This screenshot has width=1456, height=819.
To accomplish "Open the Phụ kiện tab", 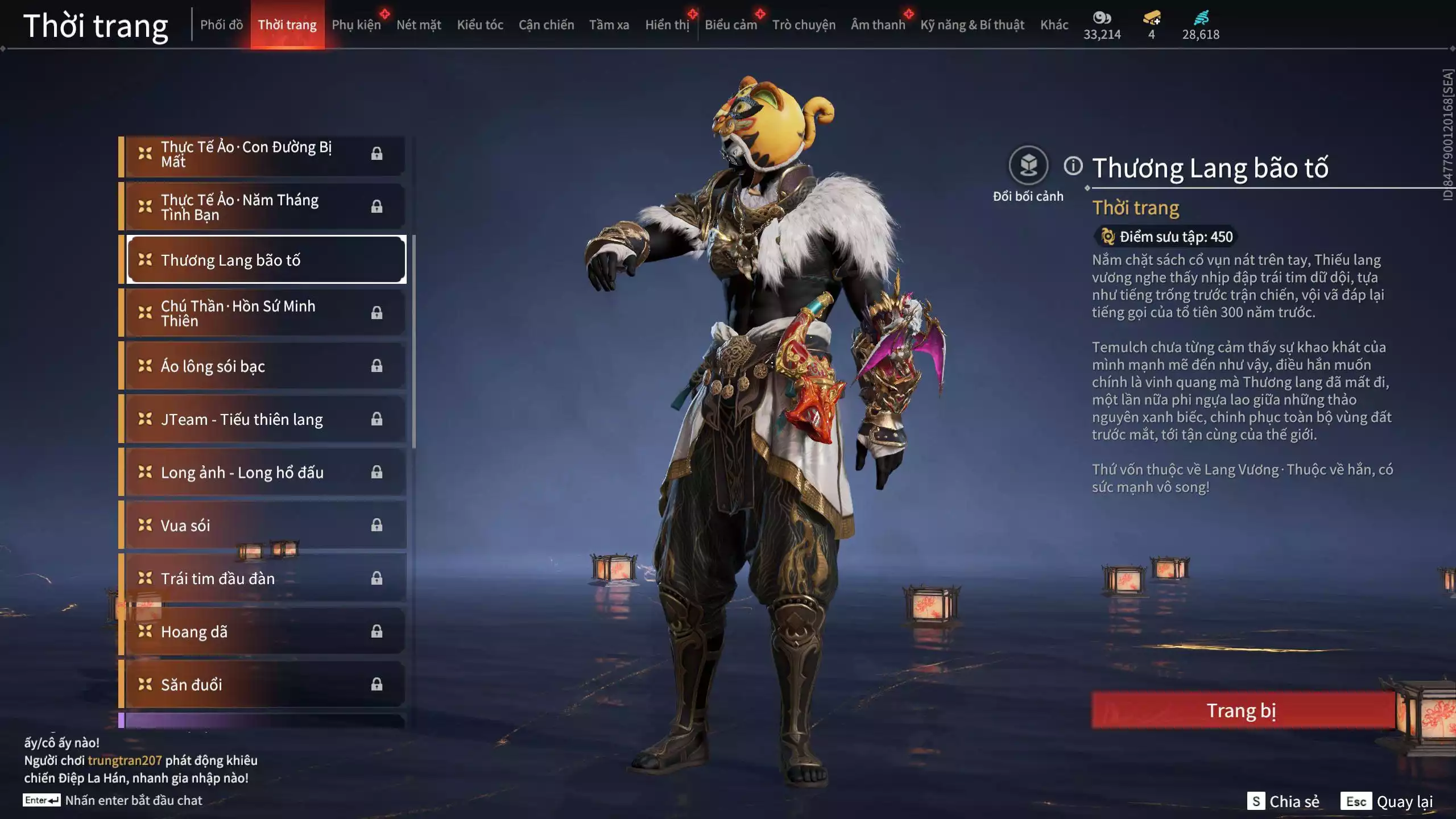I will click(356, 25).
